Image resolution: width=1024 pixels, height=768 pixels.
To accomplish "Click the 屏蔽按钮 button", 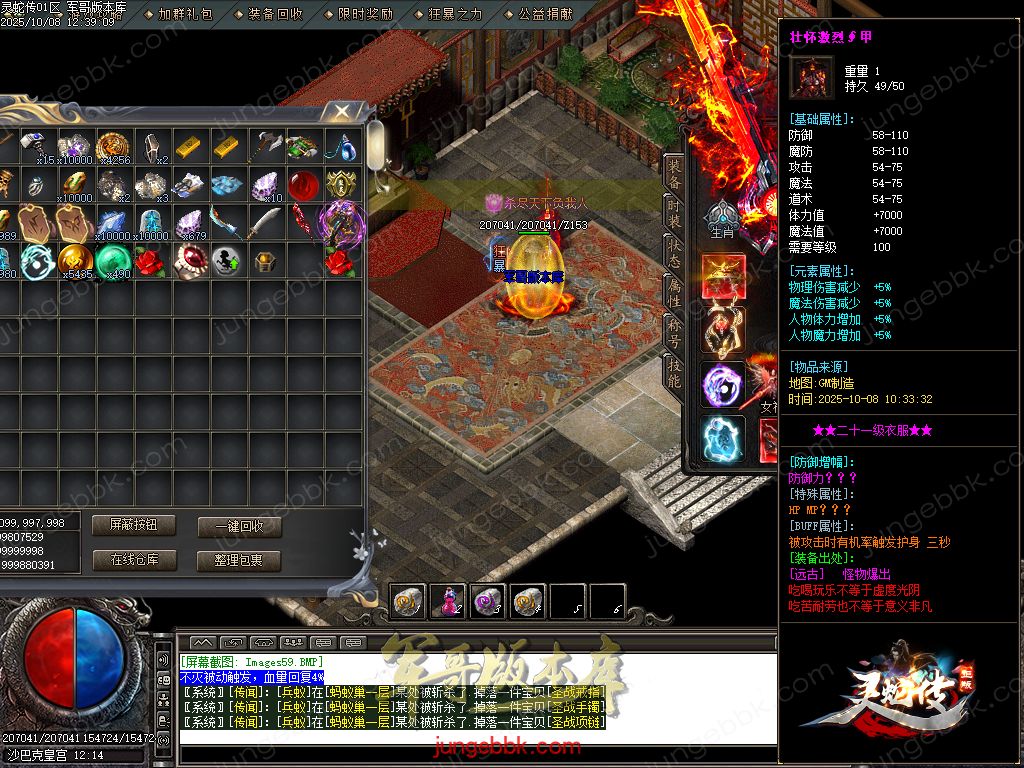I will point(133,525).
